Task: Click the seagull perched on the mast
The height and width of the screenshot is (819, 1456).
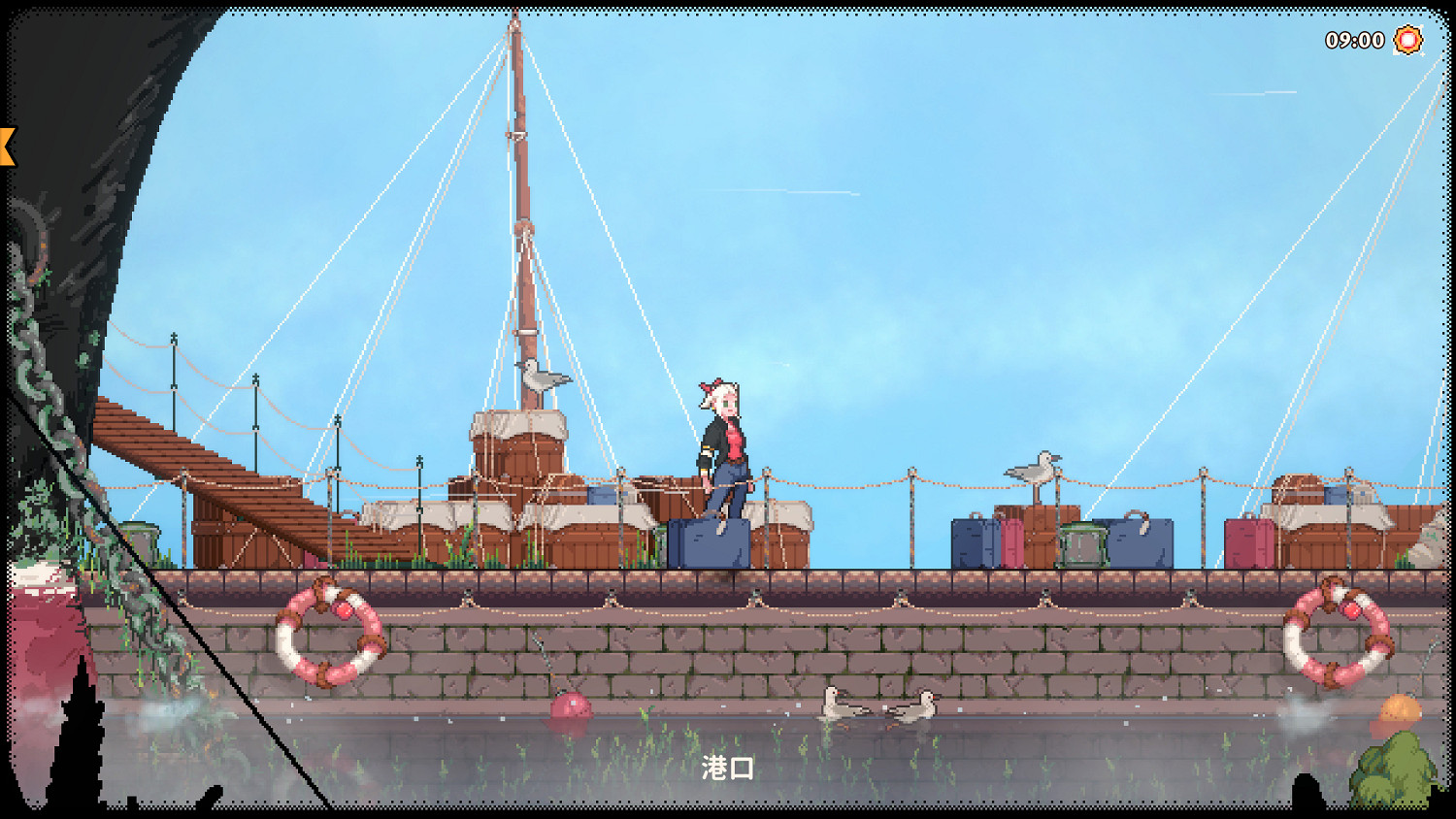Action: coord(541,377)
